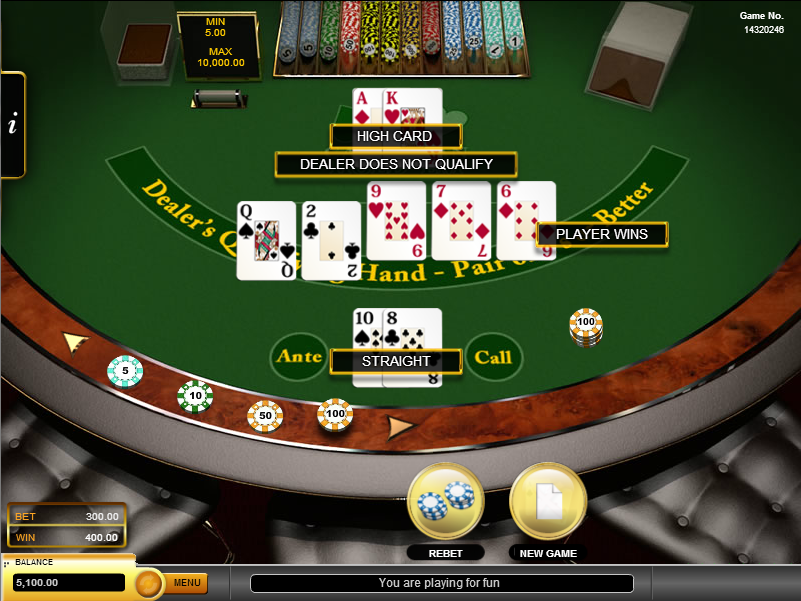Click the Call betting circle
The width and height of the screenshot is (801, 601).
point(494,357)
